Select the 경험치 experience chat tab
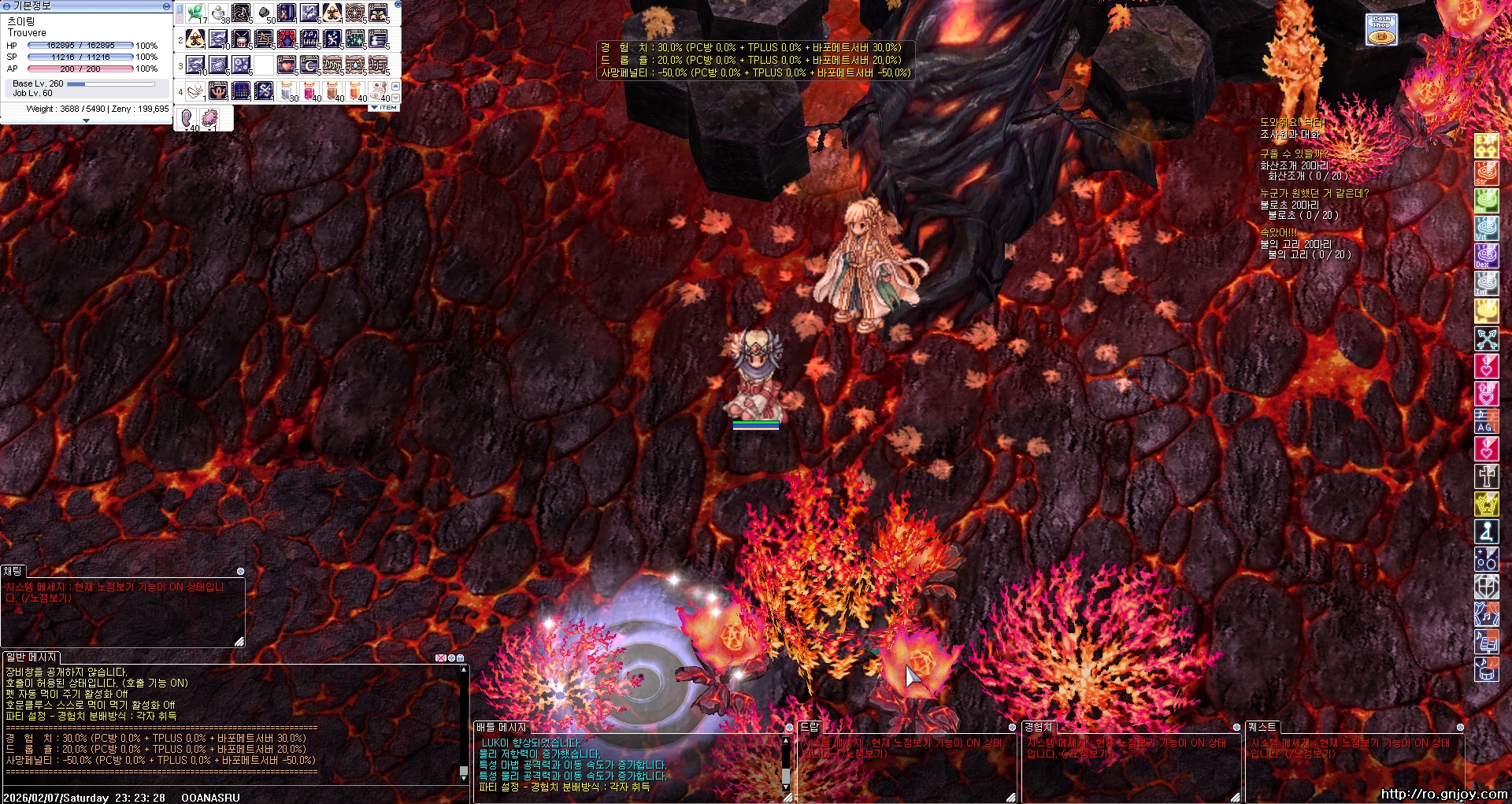Image resolution: width=1512 pixels, height=804 pixels. click(x=1038, y=727)
